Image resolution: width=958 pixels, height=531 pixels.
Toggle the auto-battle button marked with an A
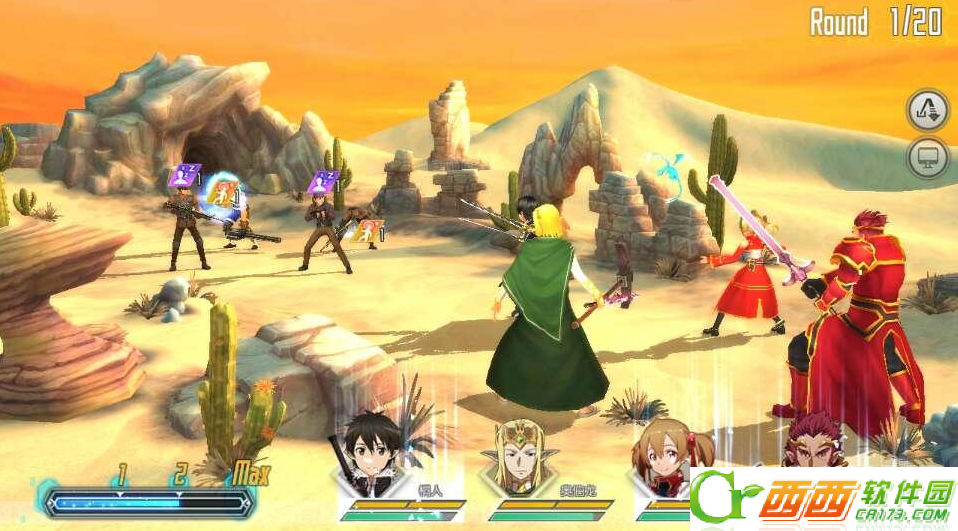click(x=927, y=110)
